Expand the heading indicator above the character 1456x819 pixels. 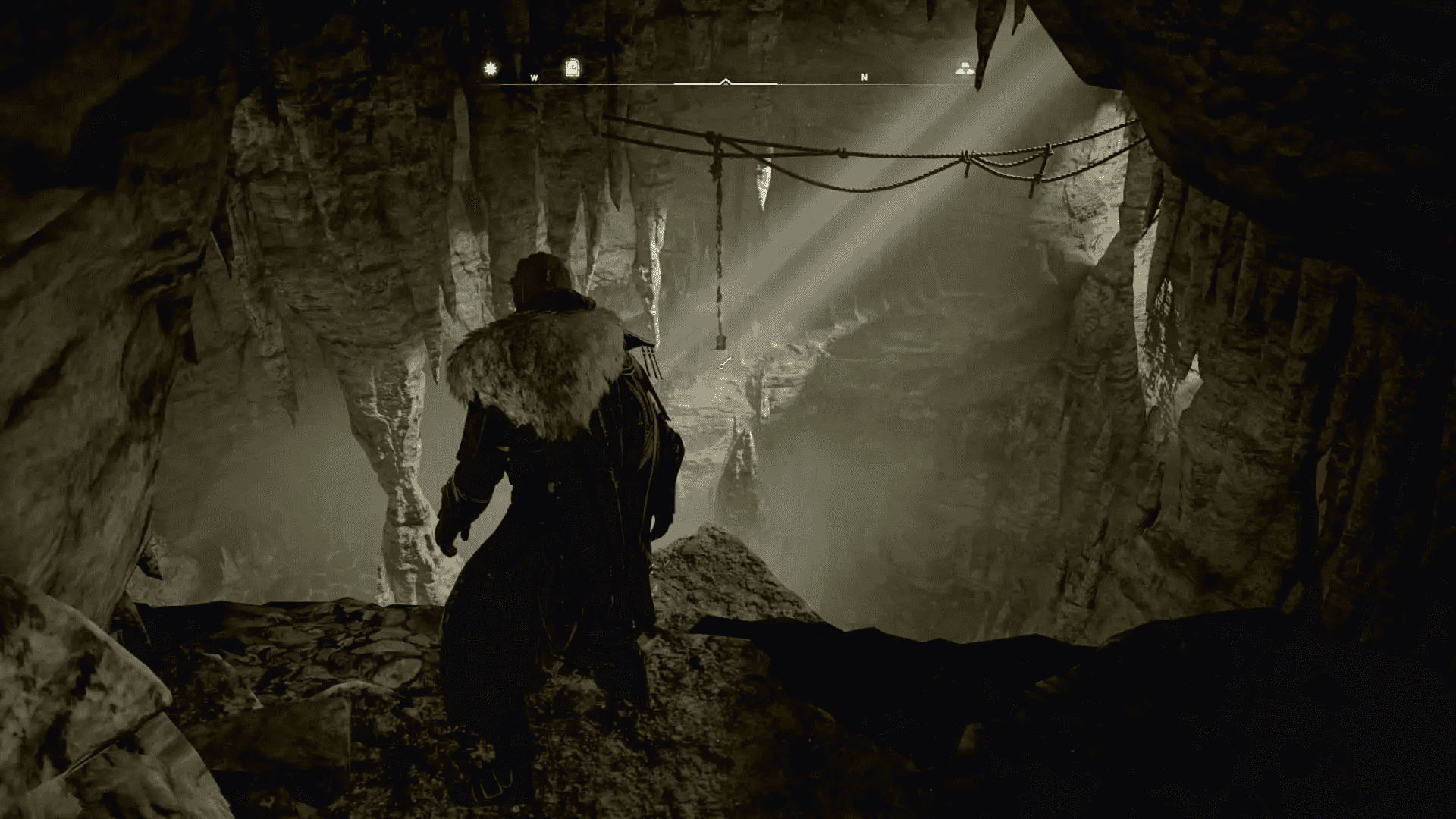tap(726, 79)
